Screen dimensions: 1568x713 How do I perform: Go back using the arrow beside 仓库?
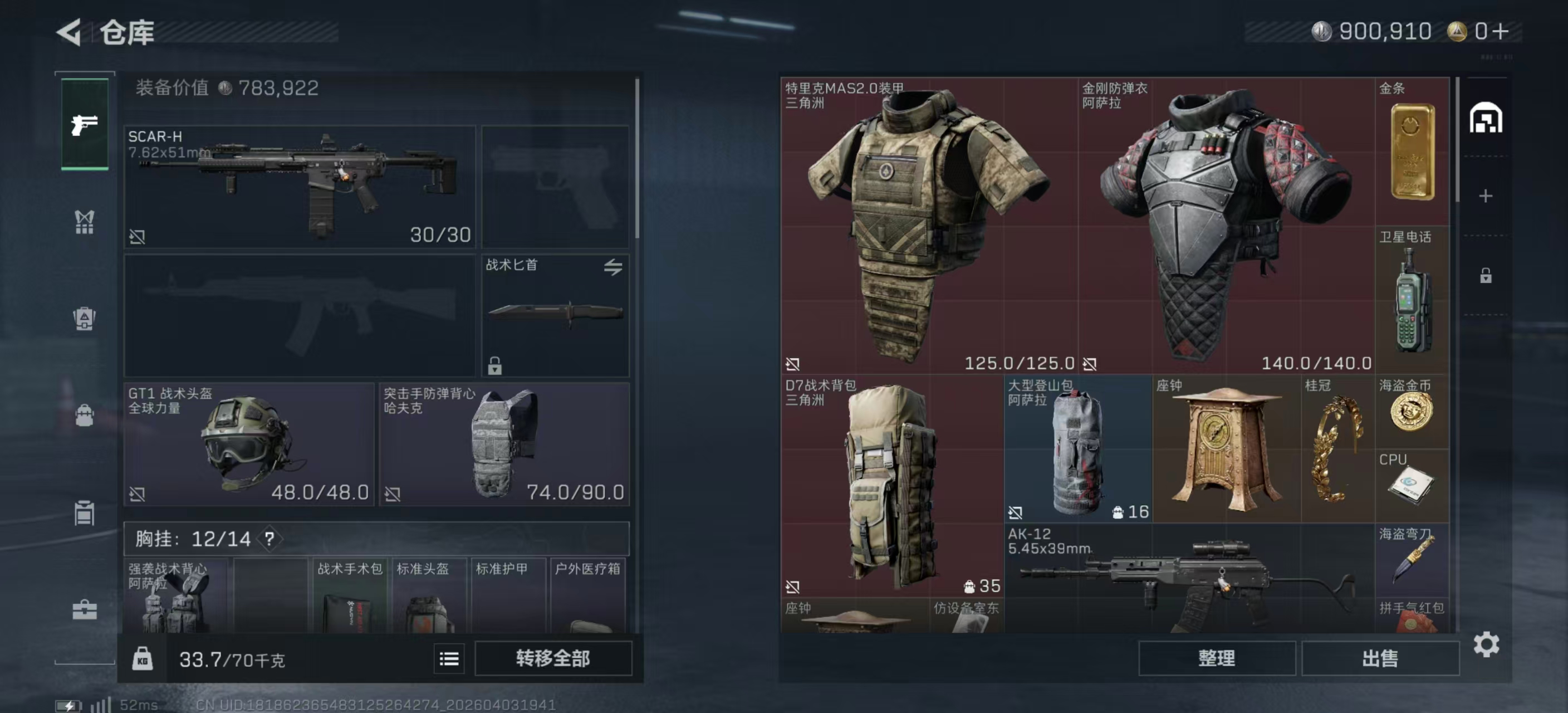pyautogui.click(x=69, y=32)
